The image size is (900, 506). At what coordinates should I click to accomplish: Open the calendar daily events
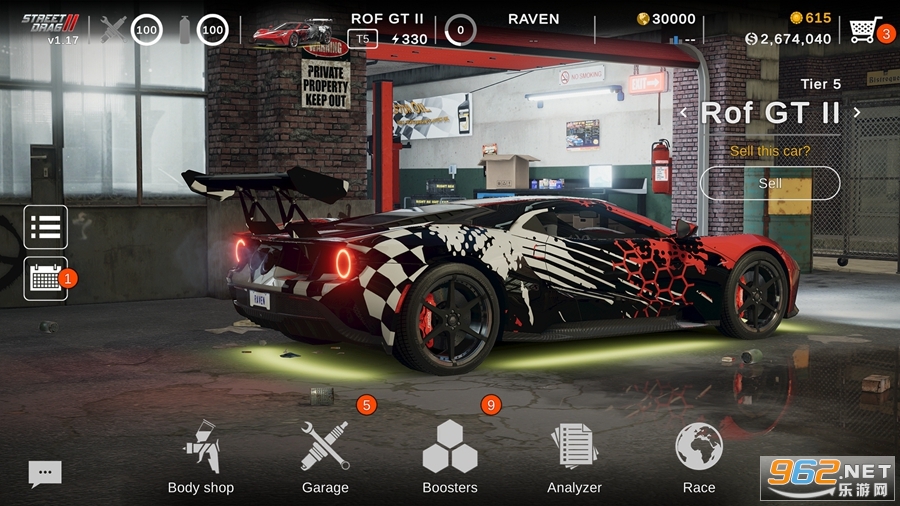click(46, 278)
